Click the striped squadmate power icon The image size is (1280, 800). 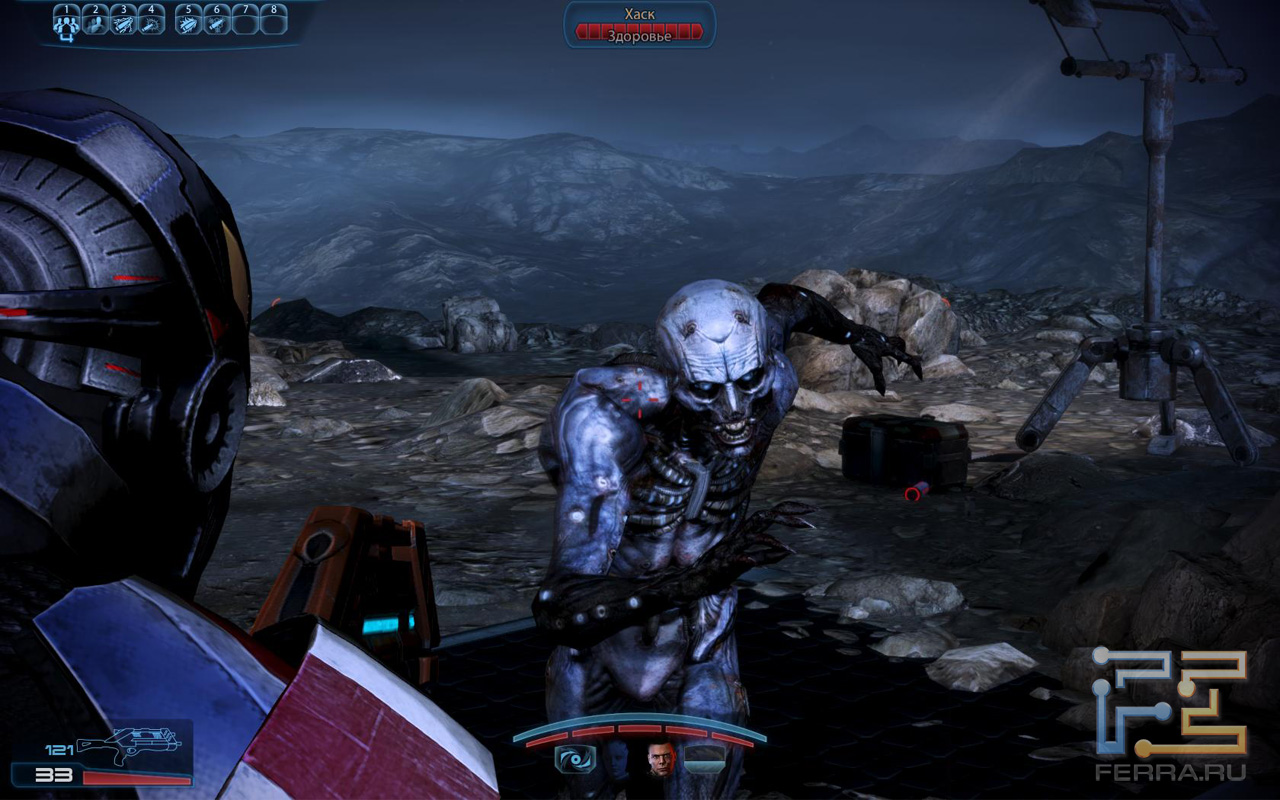pos(705,759)
